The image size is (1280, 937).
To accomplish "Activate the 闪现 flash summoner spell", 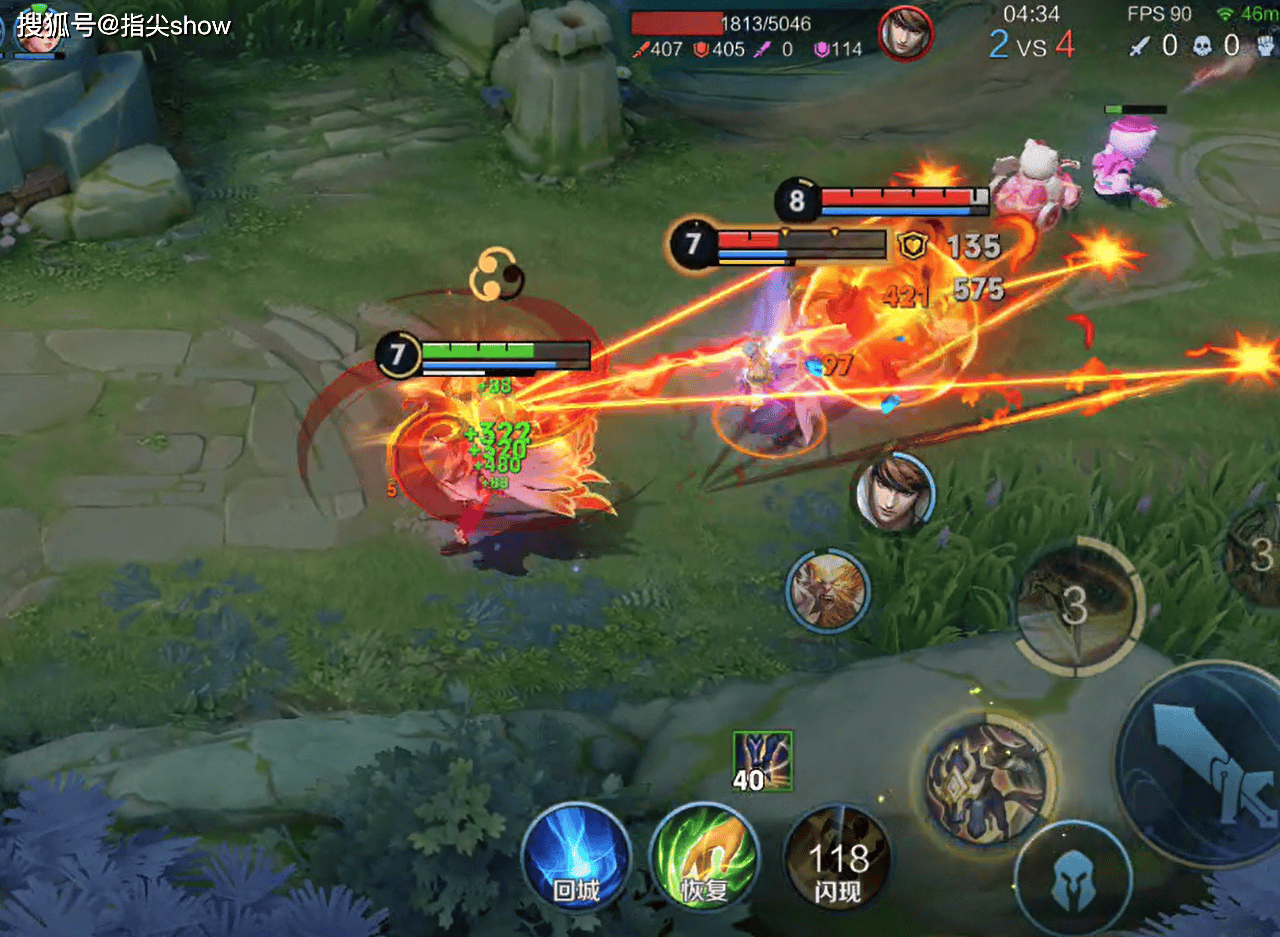I will click(x=837, y=859).
